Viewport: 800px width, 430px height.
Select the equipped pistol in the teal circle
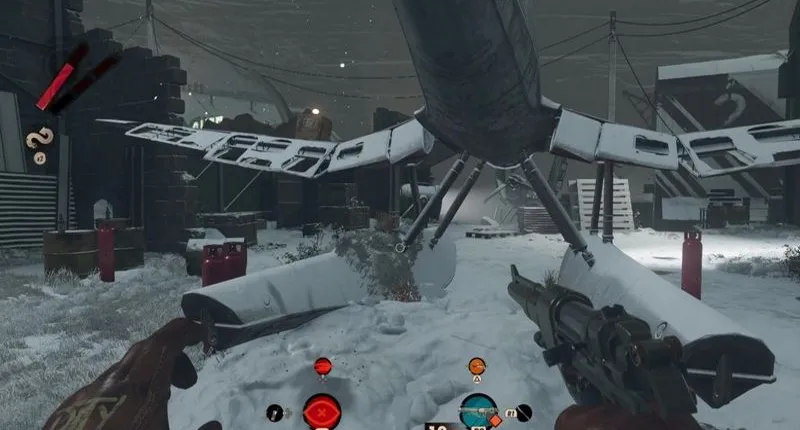coord(478,410)
